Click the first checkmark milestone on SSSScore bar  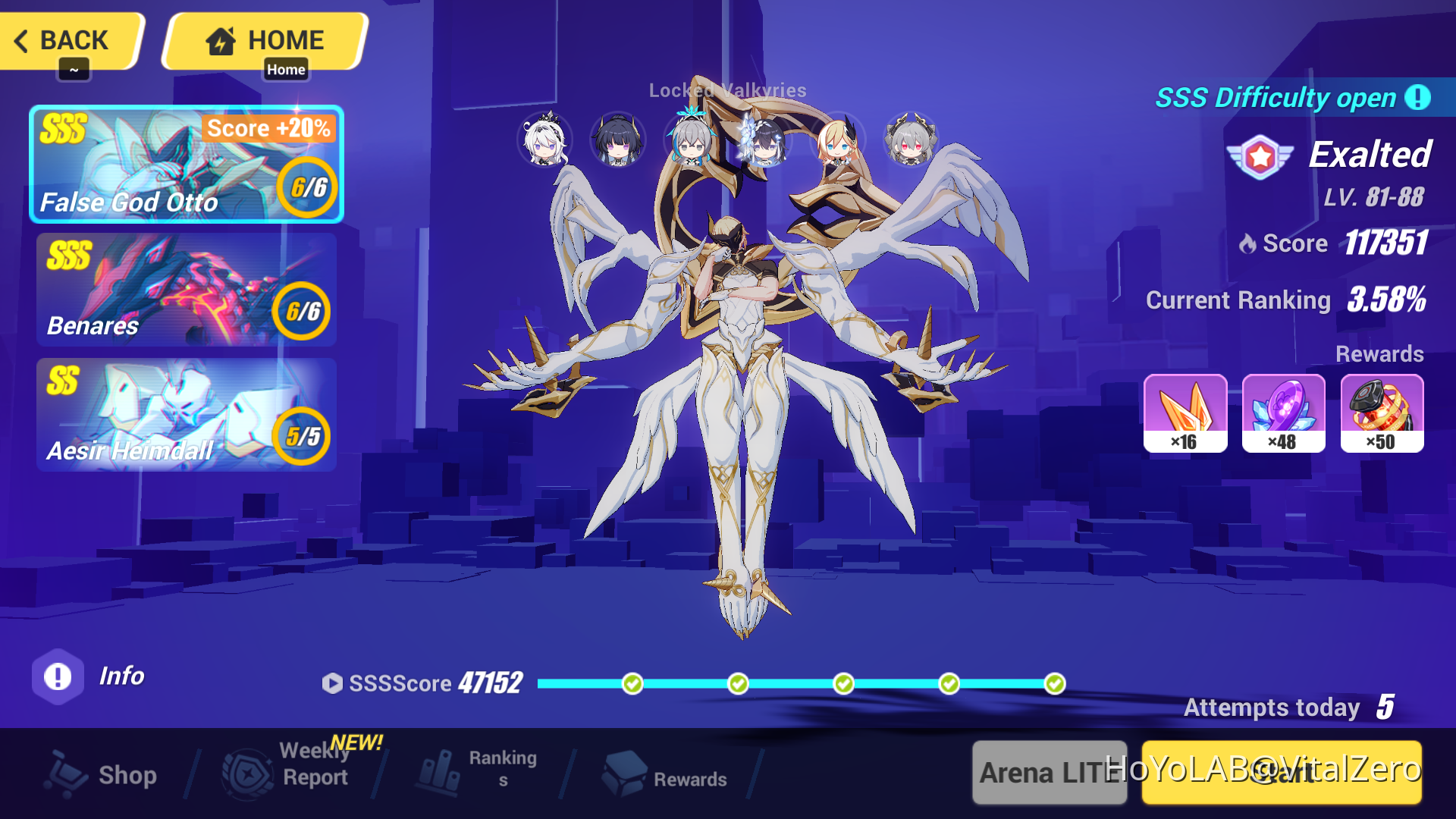pos(632,683)
